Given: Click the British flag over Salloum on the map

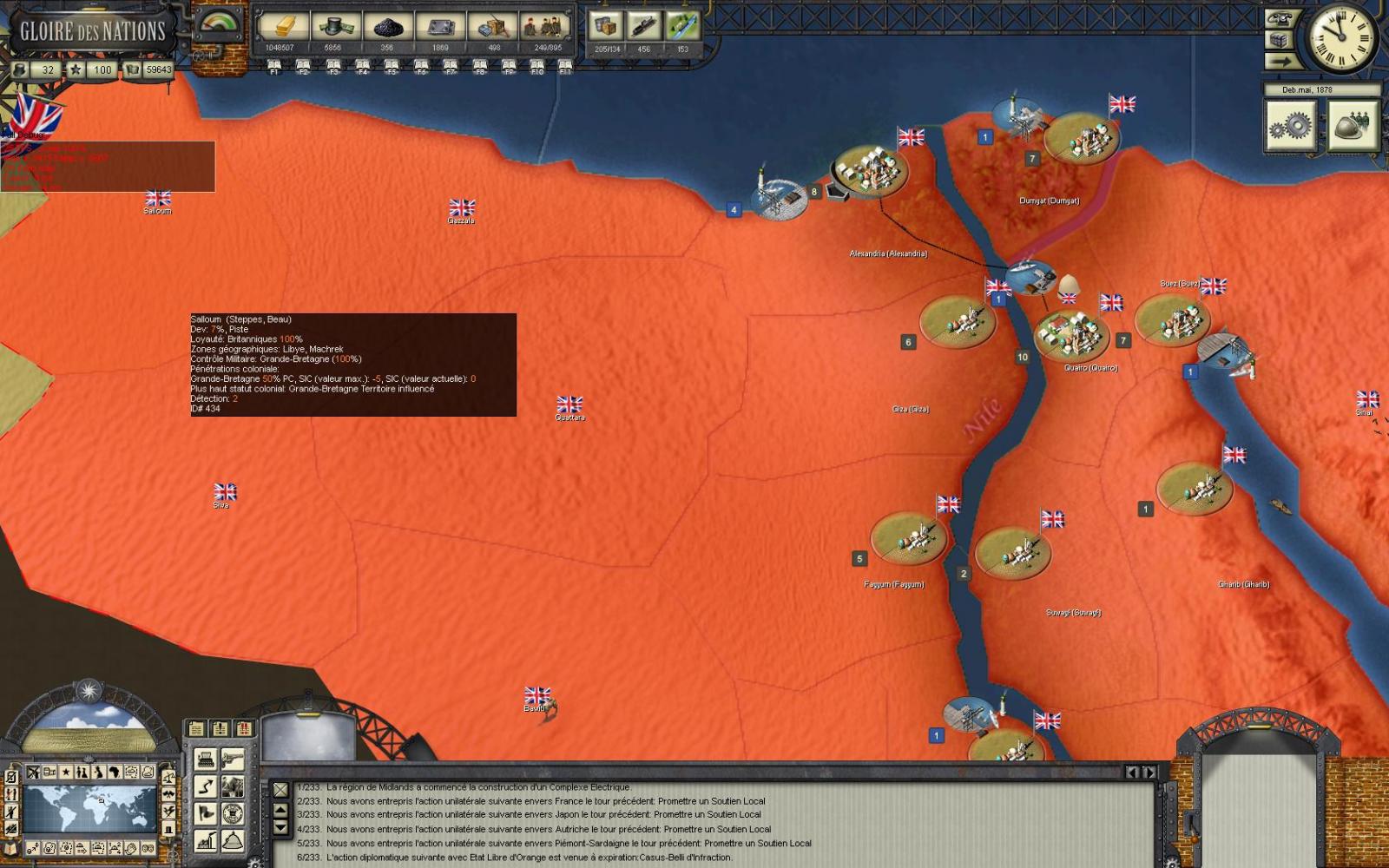Looking at the screenshot, I should point(158,196).
